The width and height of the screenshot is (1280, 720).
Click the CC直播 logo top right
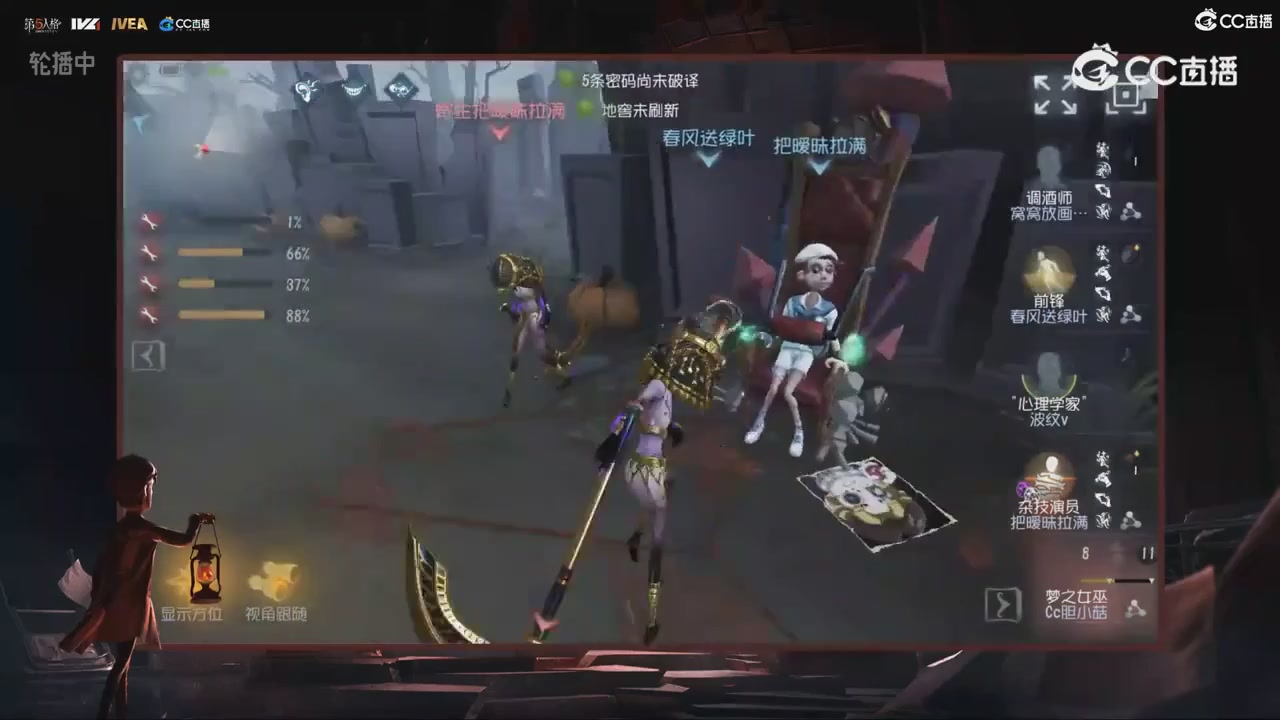click(x=1232, y=21)
